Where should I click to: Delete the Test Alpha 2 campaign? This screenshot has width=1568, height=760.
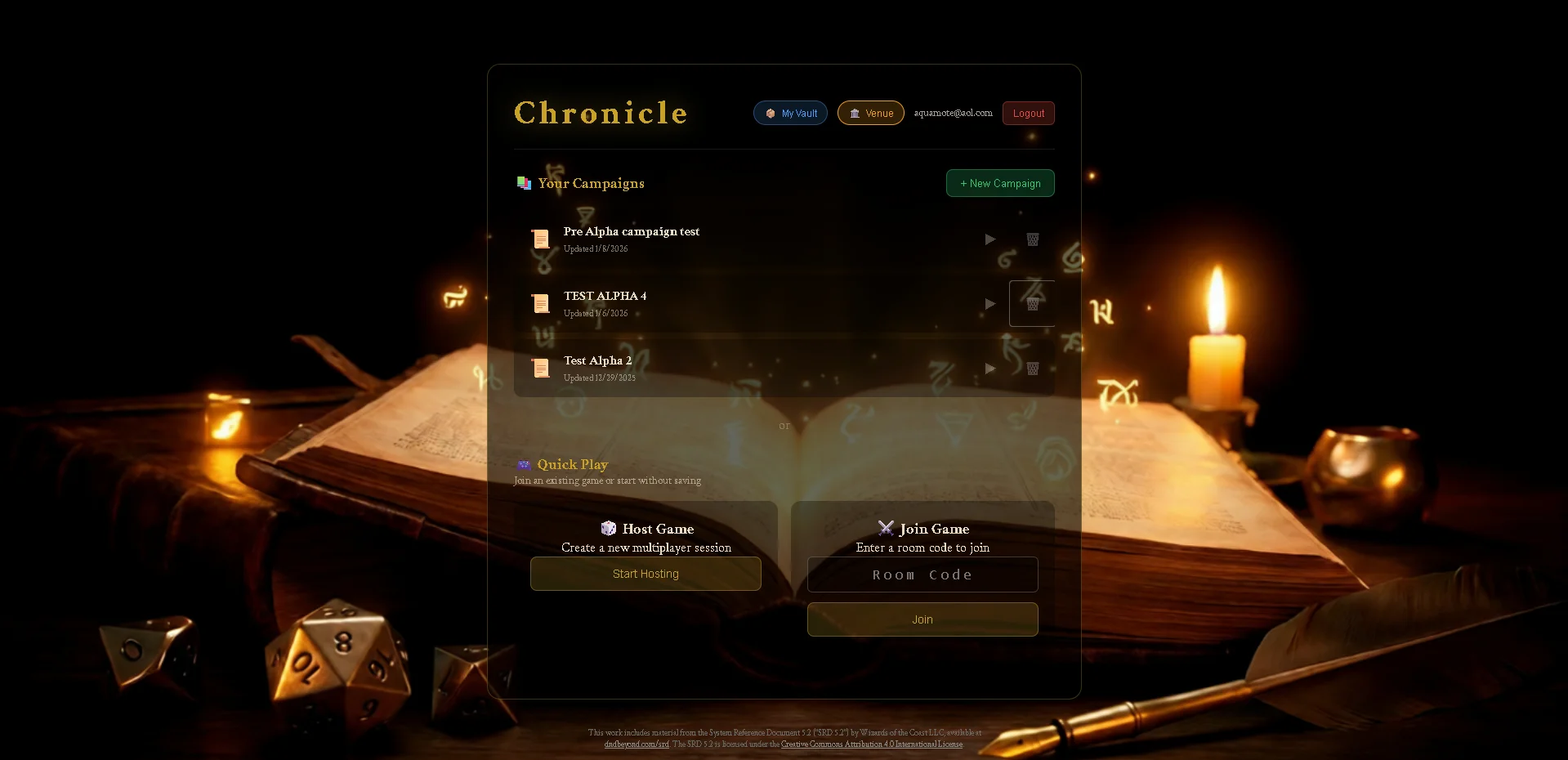tap(1032, 369)
